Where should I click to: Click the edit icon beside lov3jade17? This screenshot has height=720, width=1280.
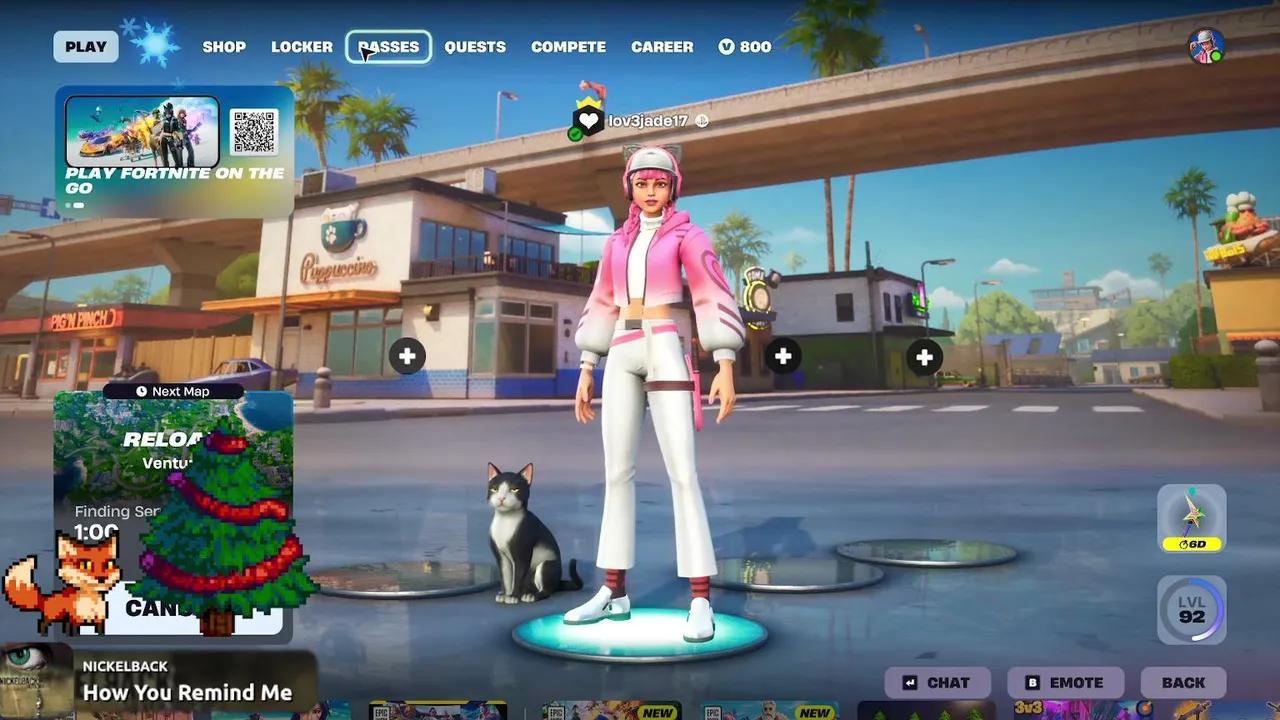704,119
